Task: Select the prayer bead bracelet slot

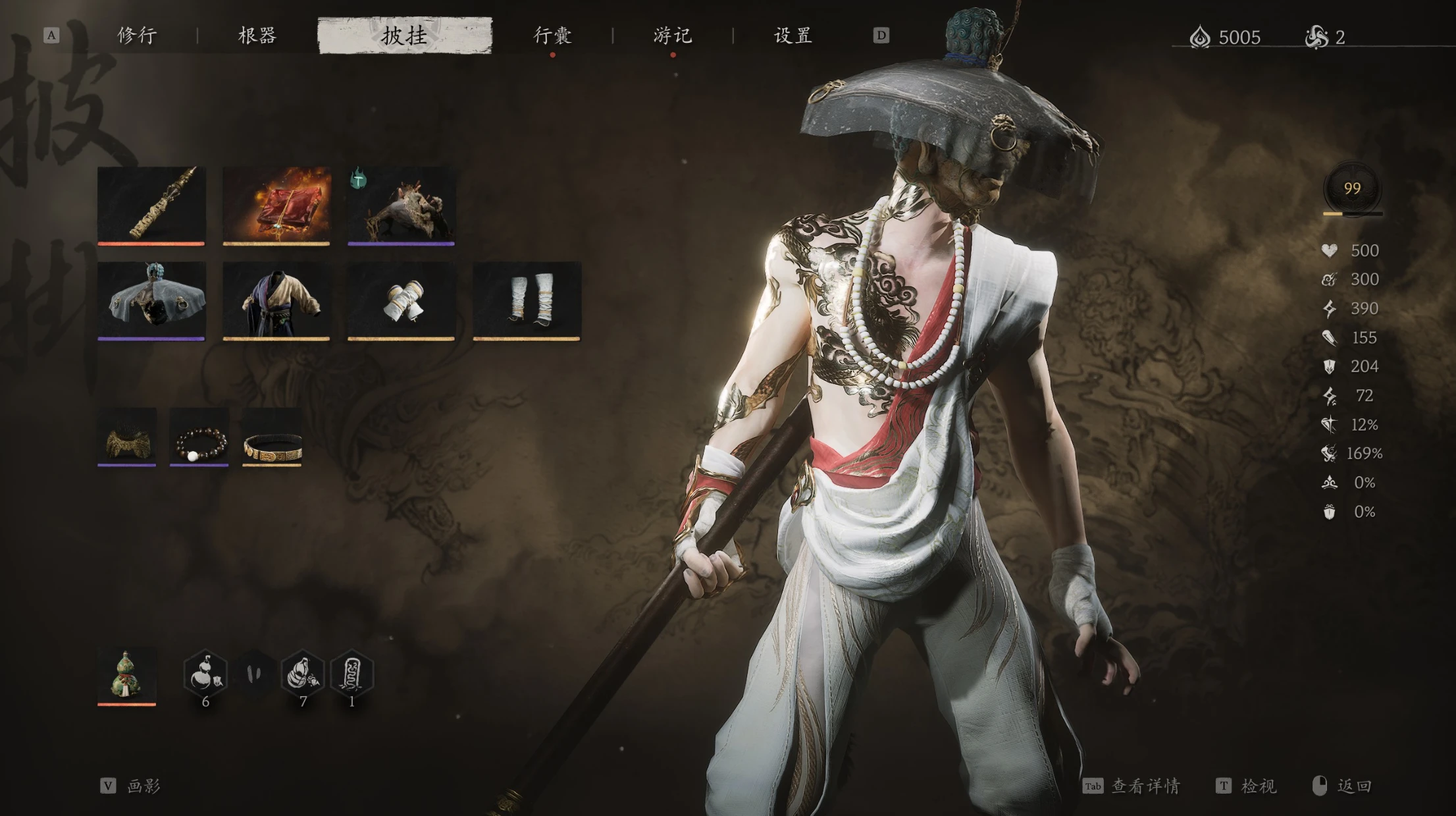Action: (x=199, y=437)
